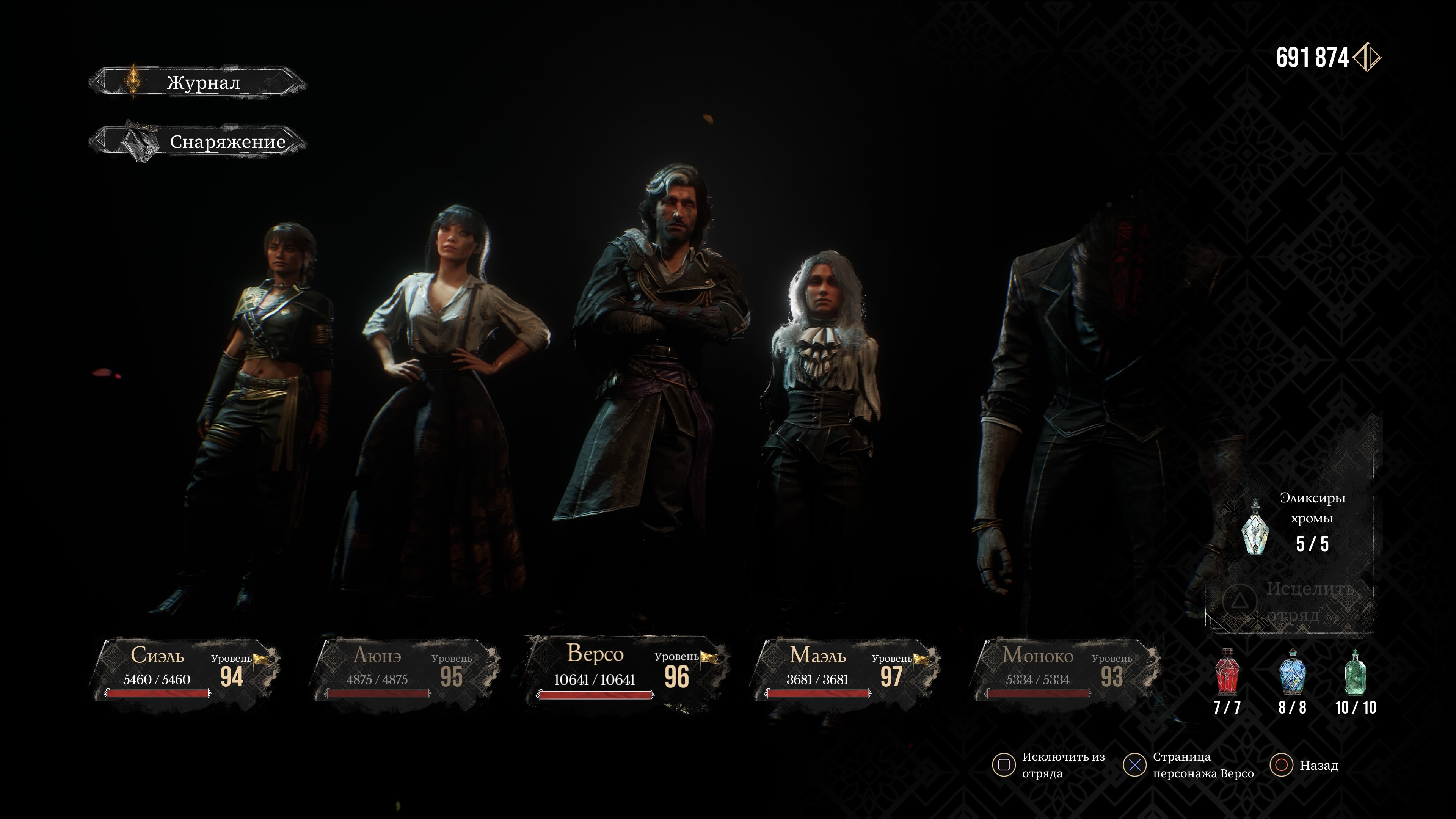The image size is (1456, 819).
Task: Open the Журнал menu entry
Action: 198,83
